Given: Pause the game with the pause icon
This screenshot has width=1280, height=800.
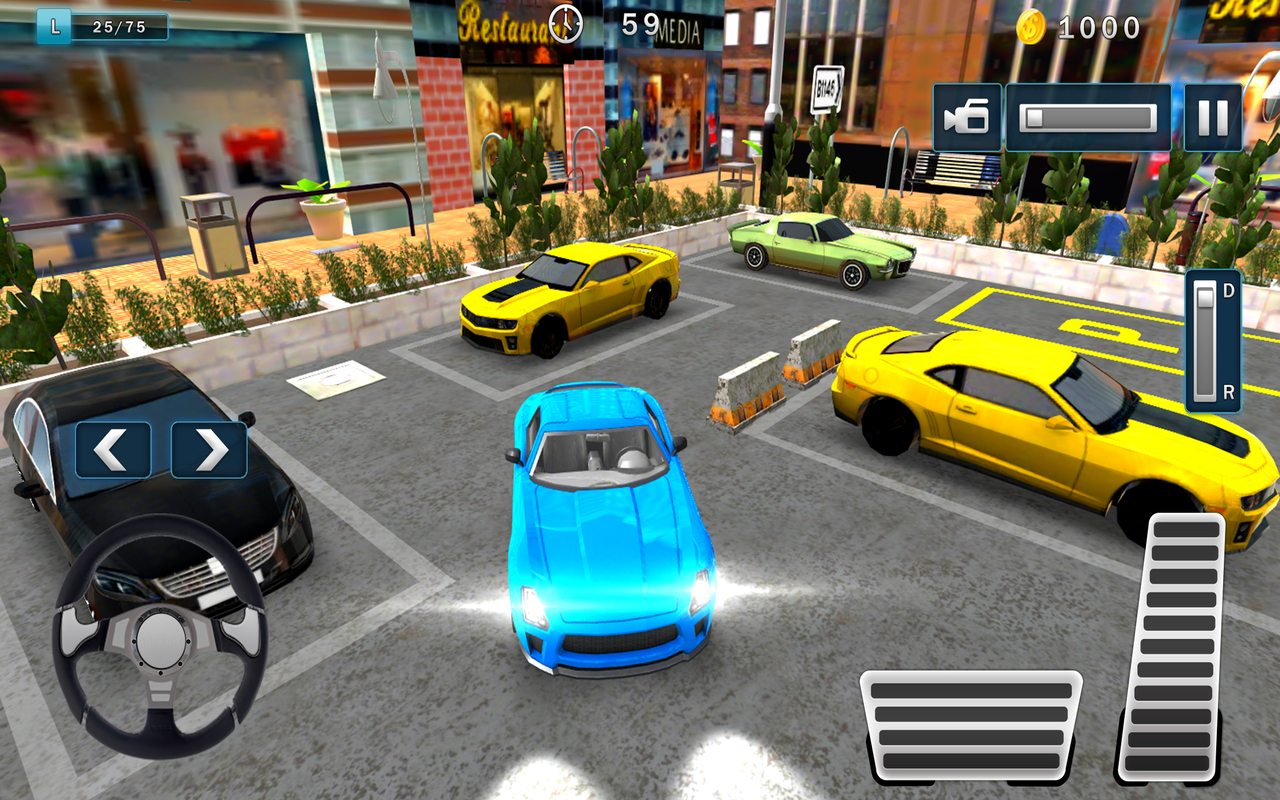Looking at the screenshot, I should (1212, 117).
